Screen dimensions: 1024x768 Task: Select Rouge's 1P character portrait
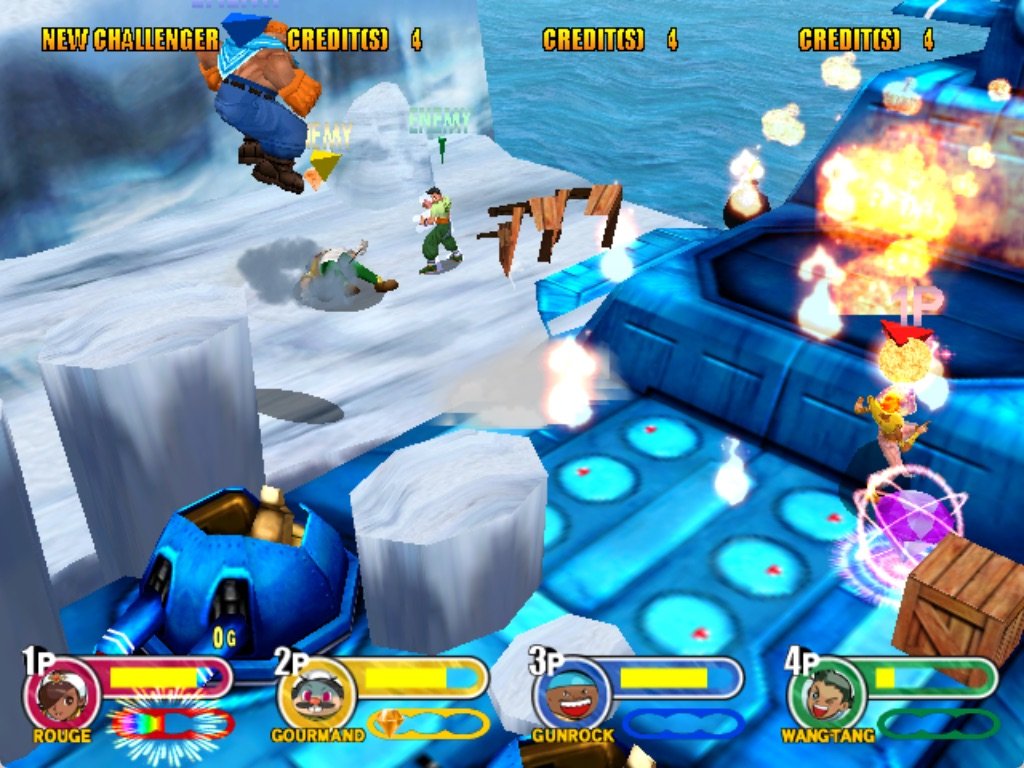(x=61, y=695)
